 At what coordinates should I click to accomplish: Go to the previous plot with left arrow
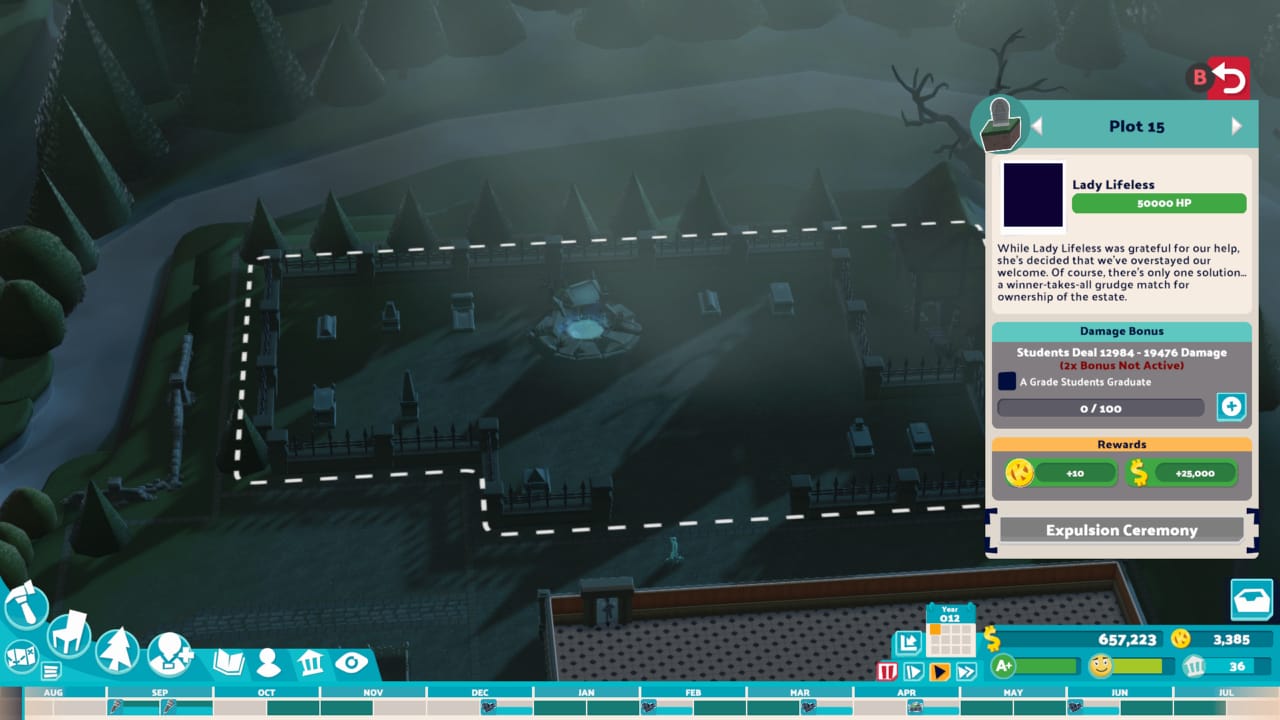(x=1037, y=126)
